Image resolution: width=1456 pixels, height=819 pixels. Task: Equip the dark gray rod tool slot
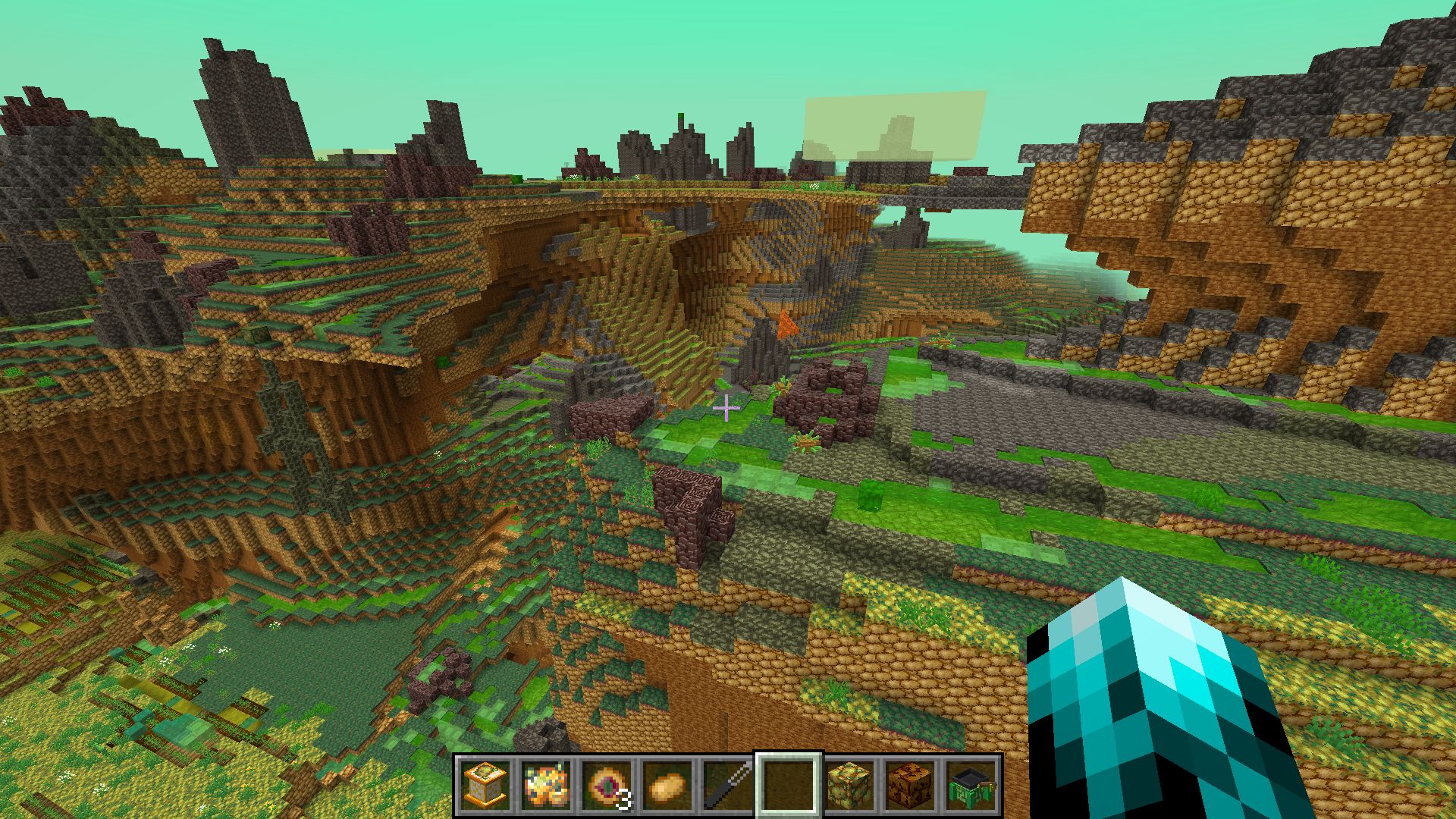(728, 784)
